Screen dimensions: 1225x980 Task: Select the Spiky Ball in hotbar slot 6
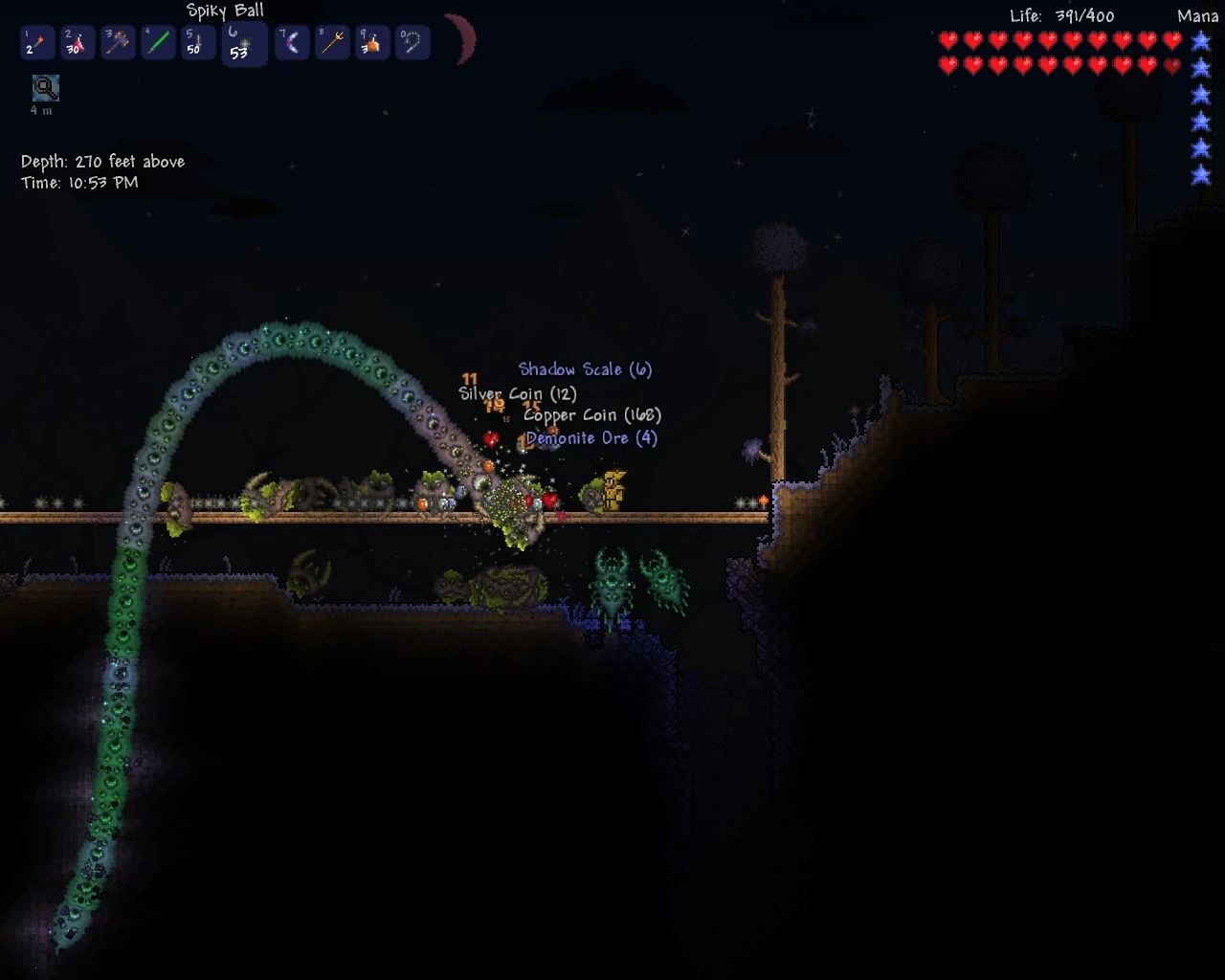click(x=244, y=44)
